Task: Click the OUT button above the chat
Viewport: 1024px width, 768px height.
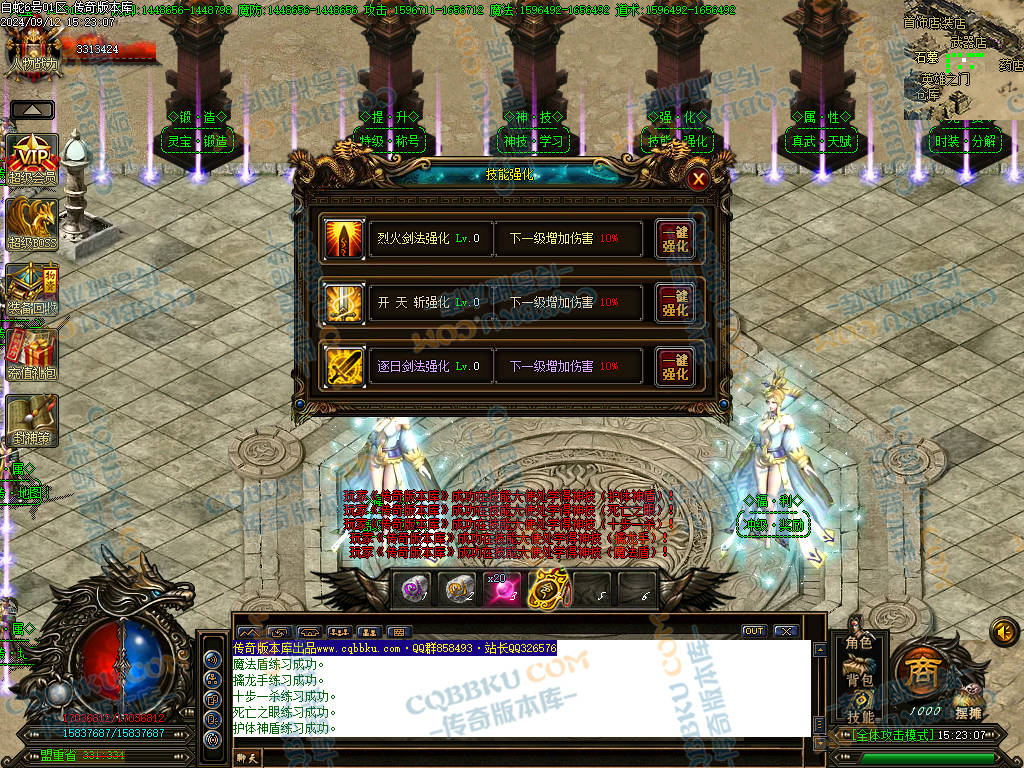Action: (x=754, y=631)
